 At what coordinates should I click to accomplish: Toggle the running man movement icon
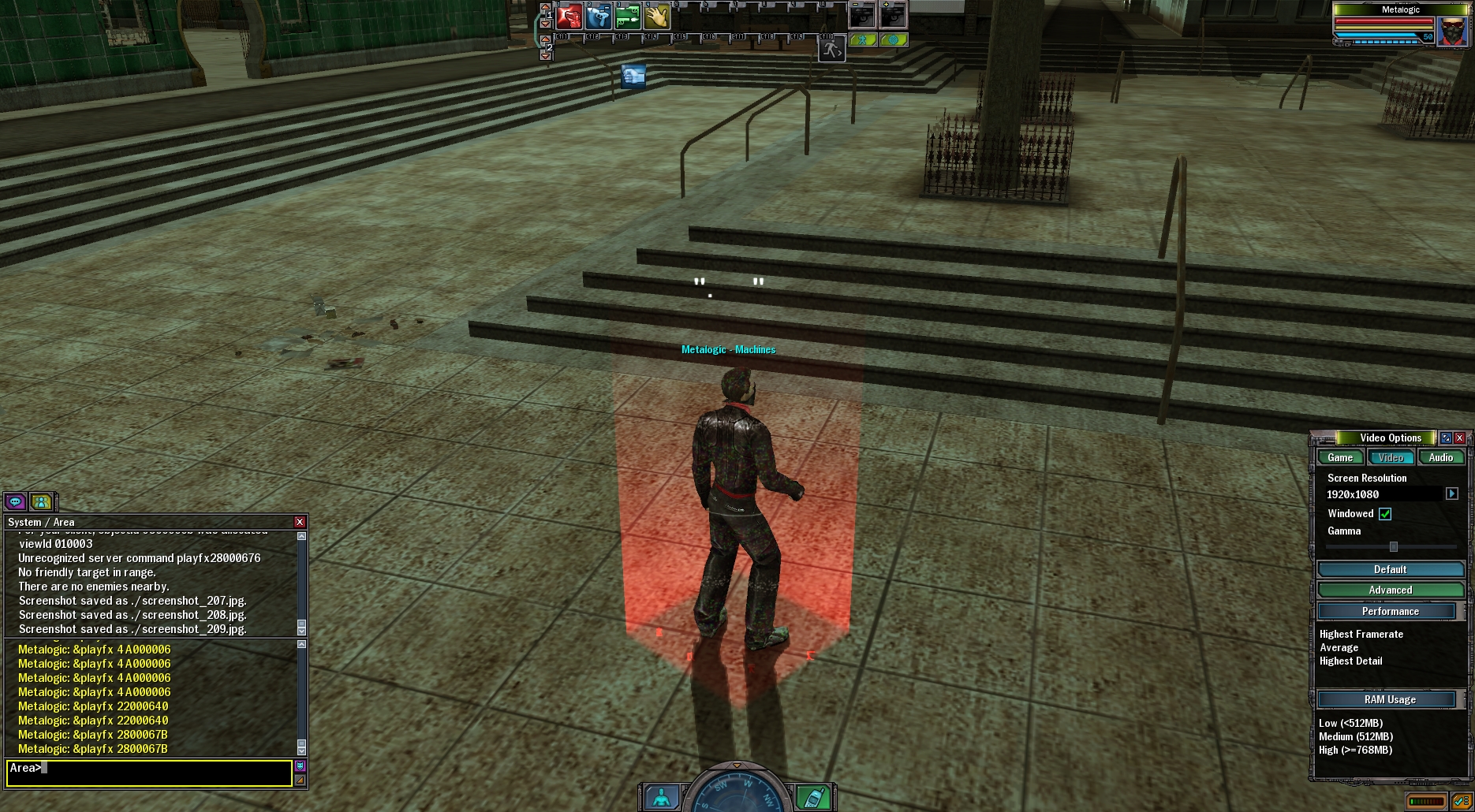pos(831,50)
